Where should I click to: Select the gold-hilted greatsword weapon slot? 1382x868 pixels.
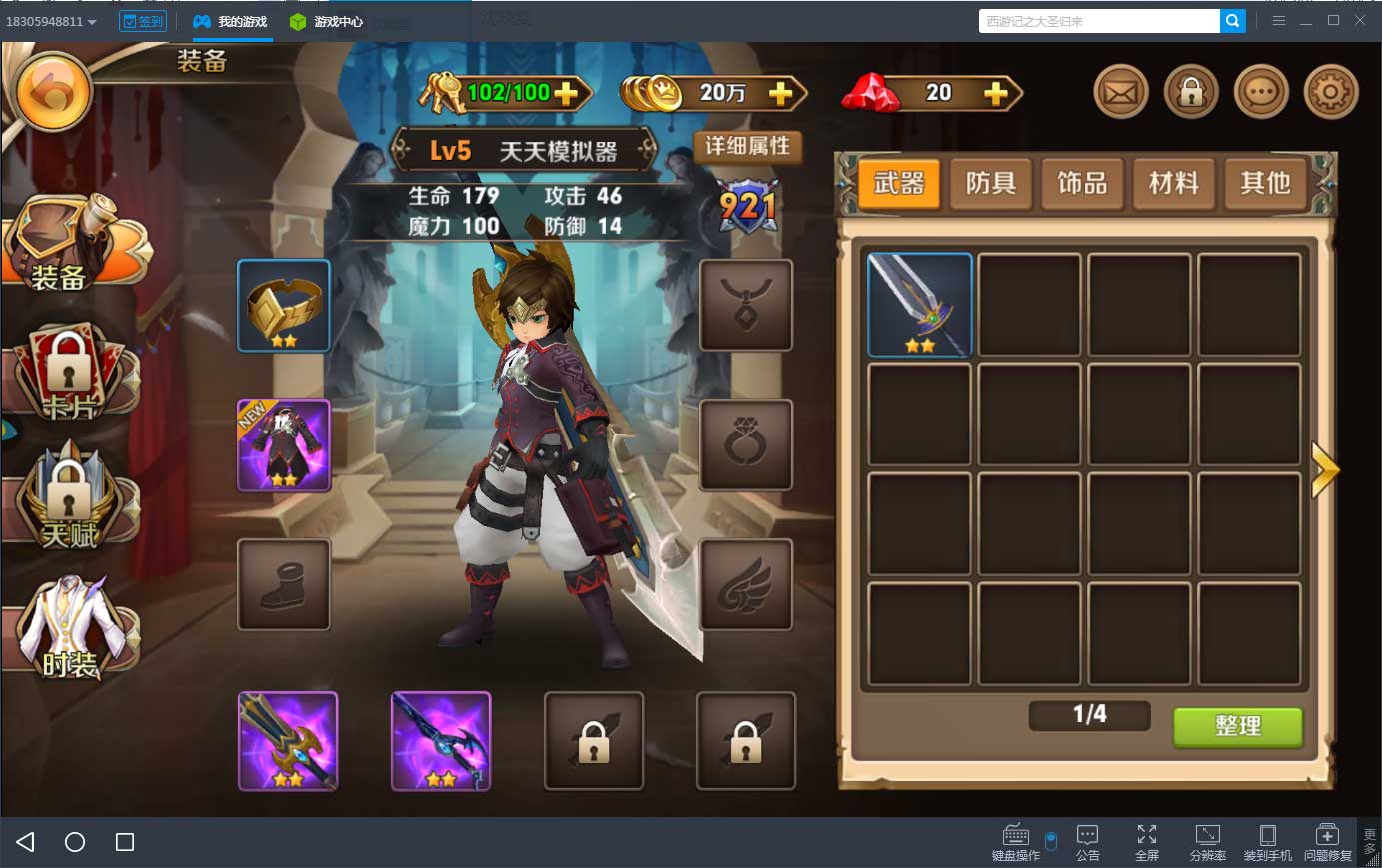coord(288,741)
